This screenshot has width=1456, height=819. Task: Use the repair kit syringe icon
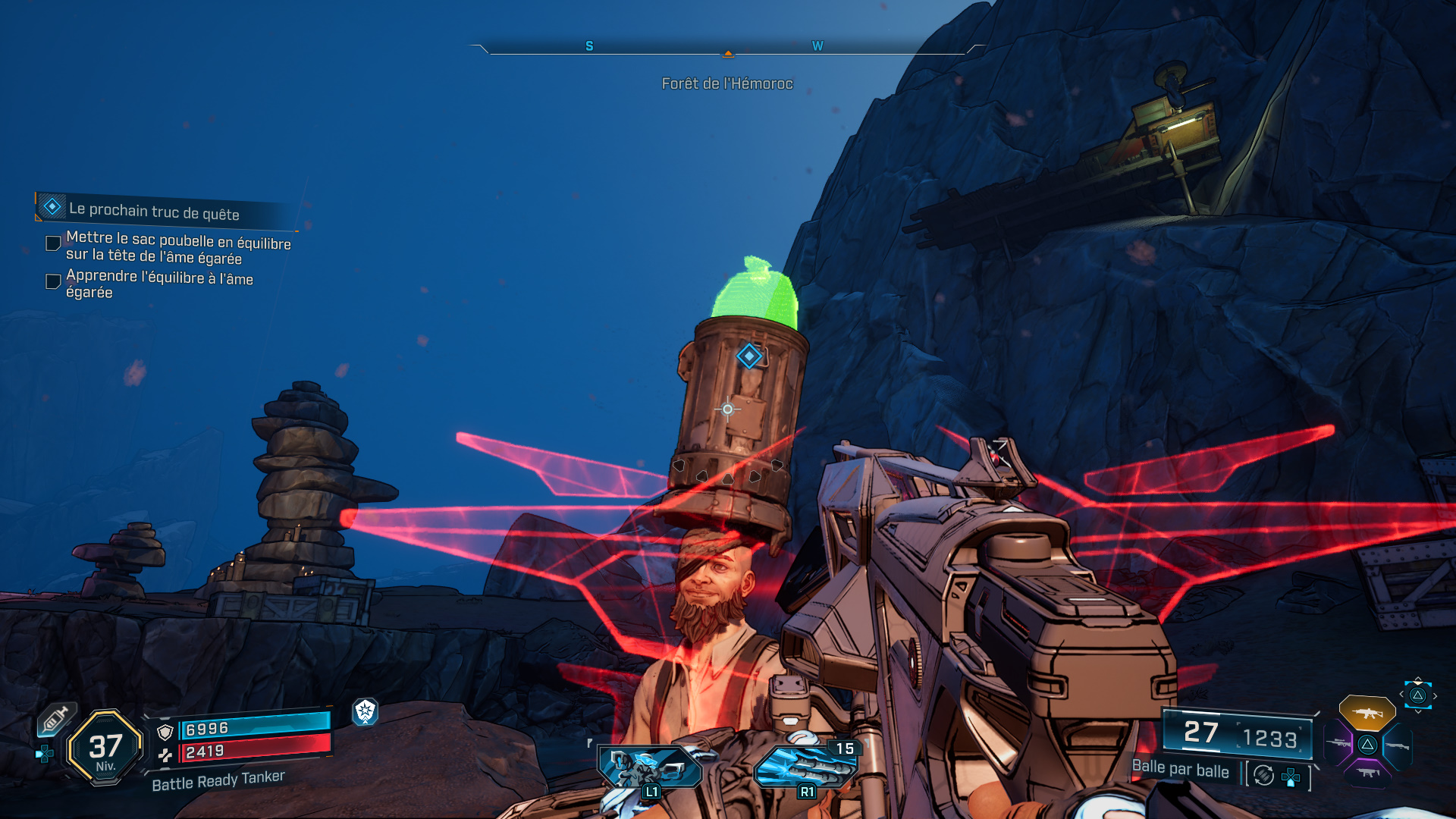pos(56,718)
